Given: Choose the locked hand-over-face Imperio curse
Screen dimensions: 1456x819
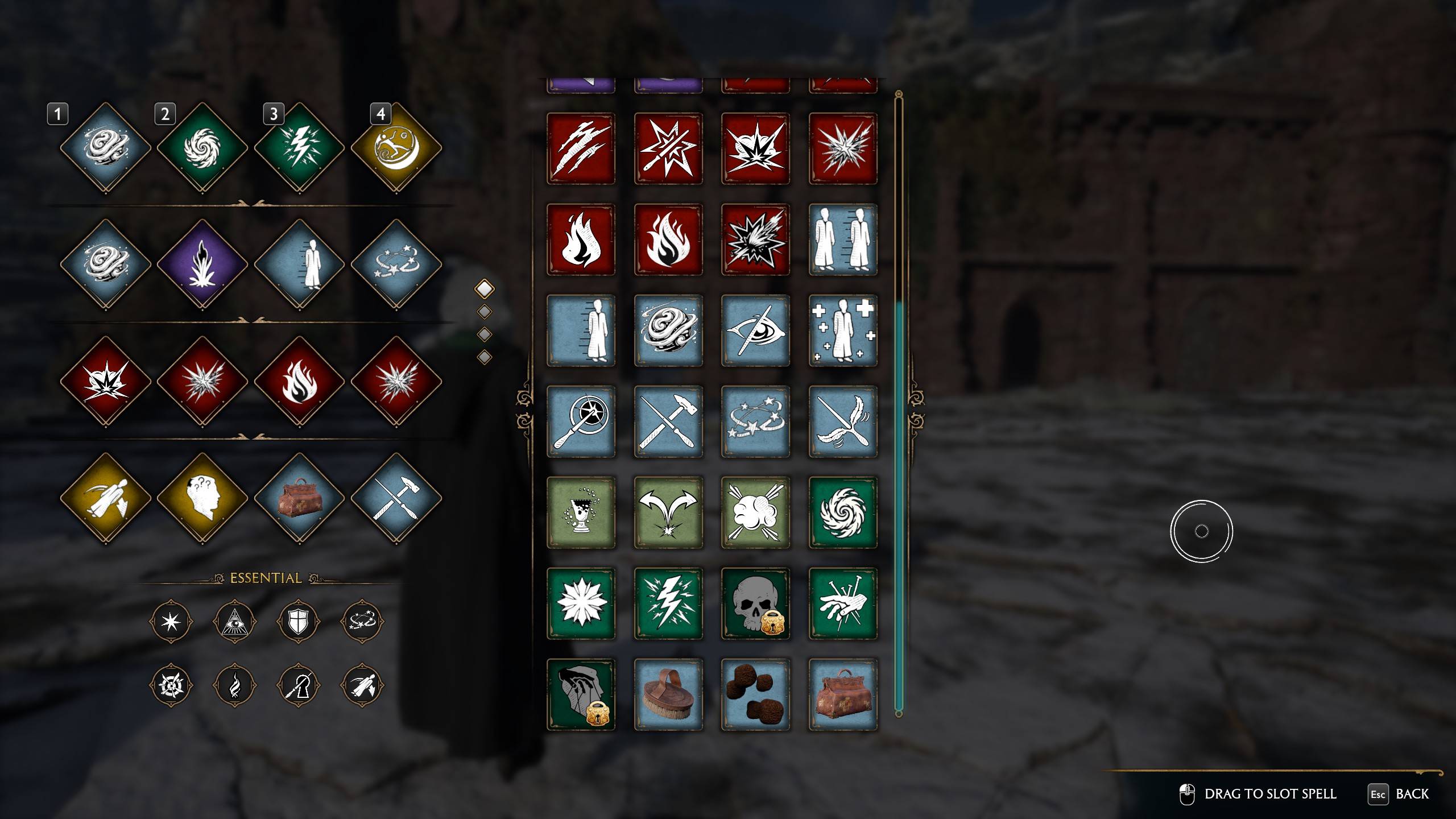Looking at the screenshot, I should [x=581, y=694].
